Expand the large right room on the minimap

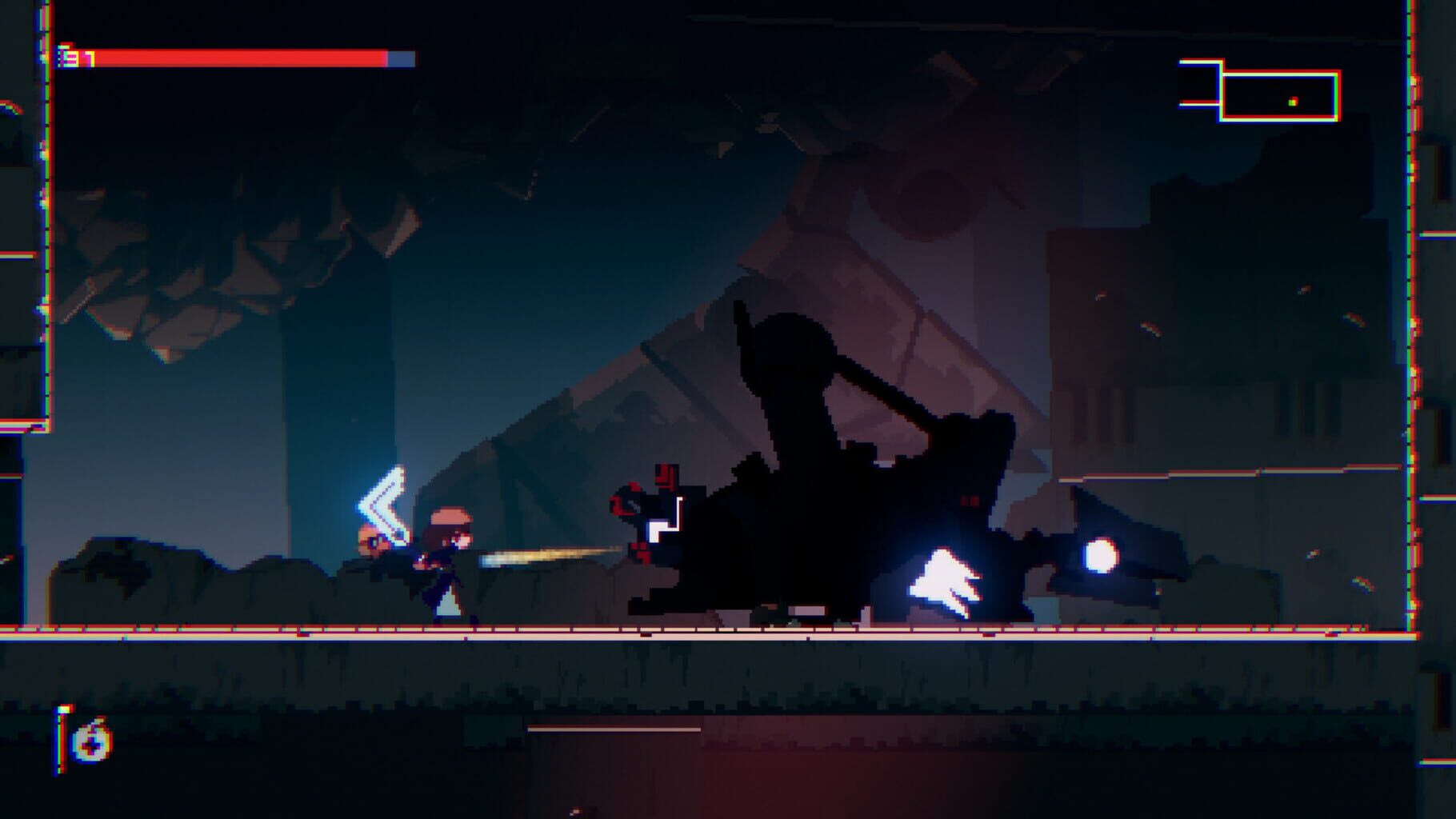tap(1280, 96)
